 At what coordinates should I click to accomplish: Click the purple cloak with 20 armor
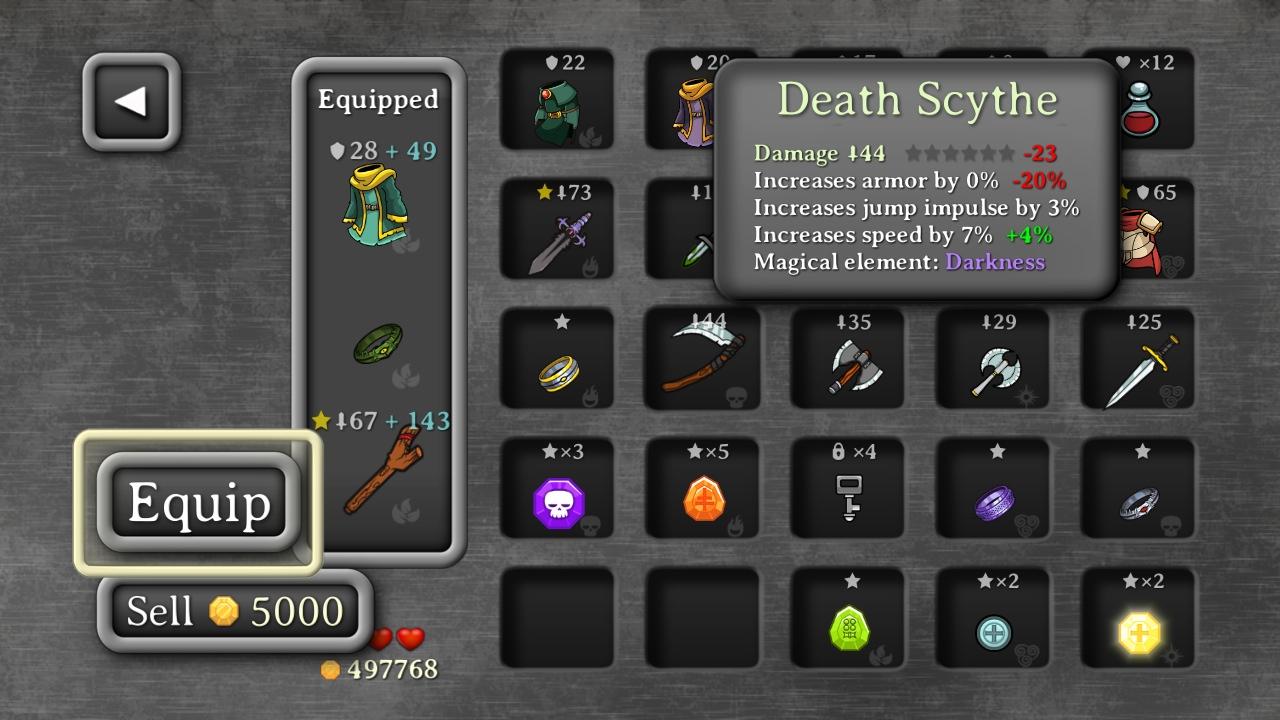[702, 105]
